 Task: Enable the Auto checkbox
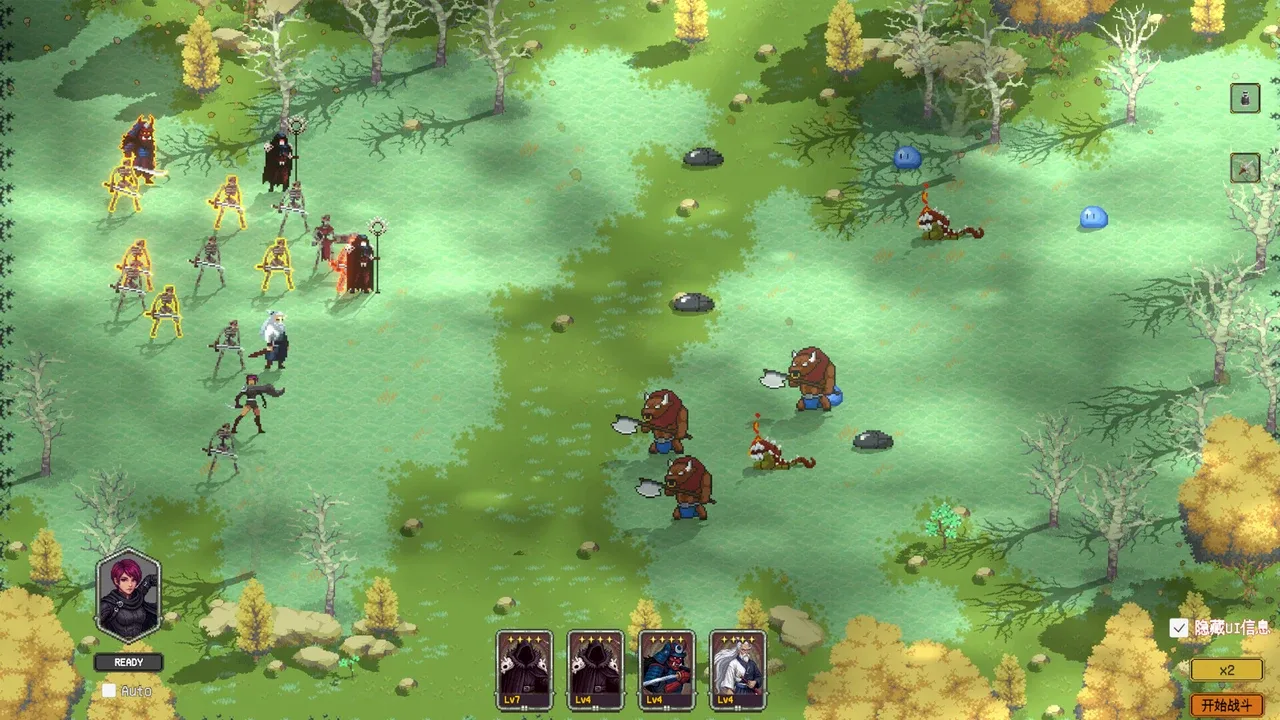(109, 690)
